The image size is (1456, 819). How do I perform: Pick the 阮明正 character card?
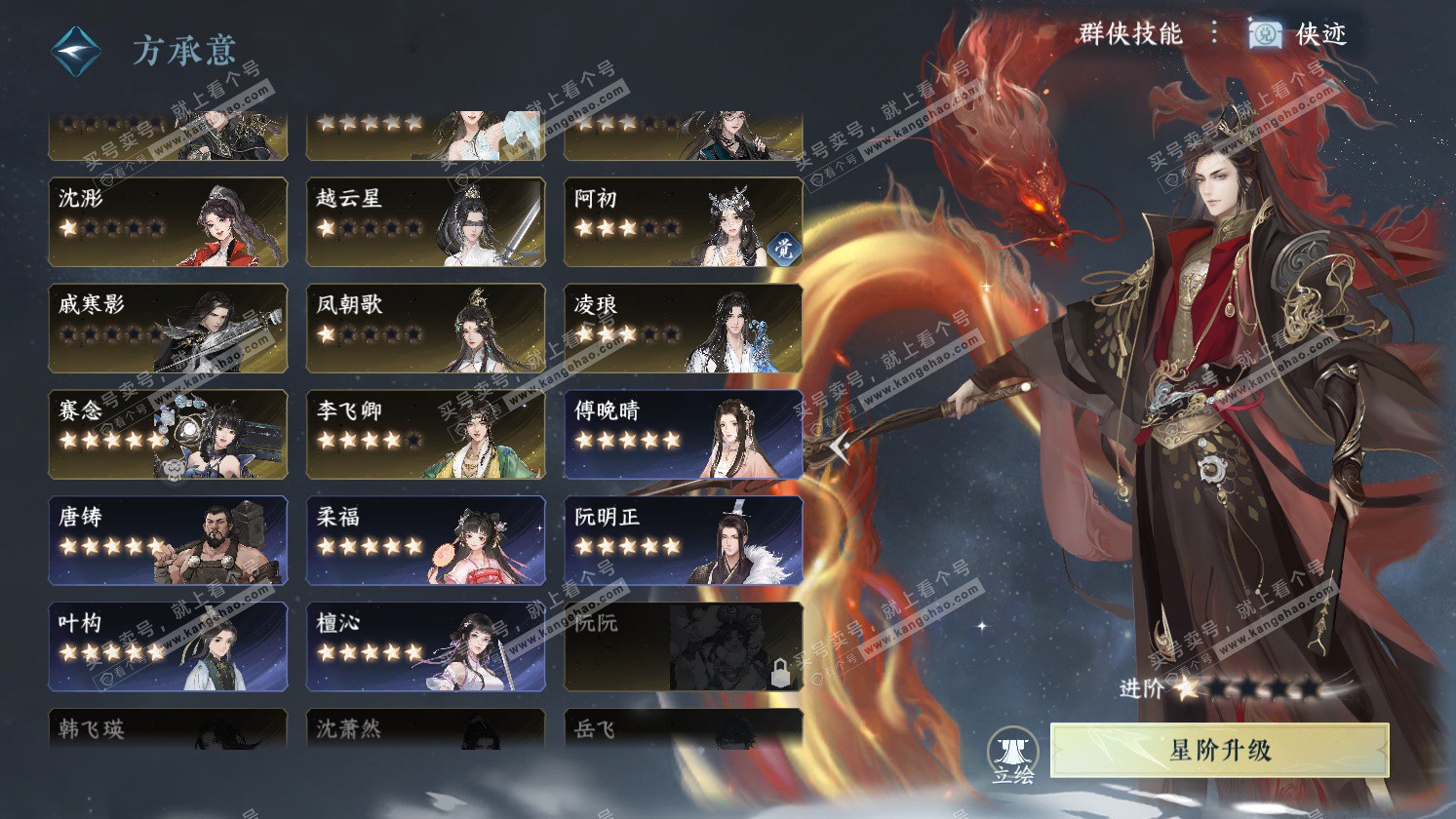683,540
